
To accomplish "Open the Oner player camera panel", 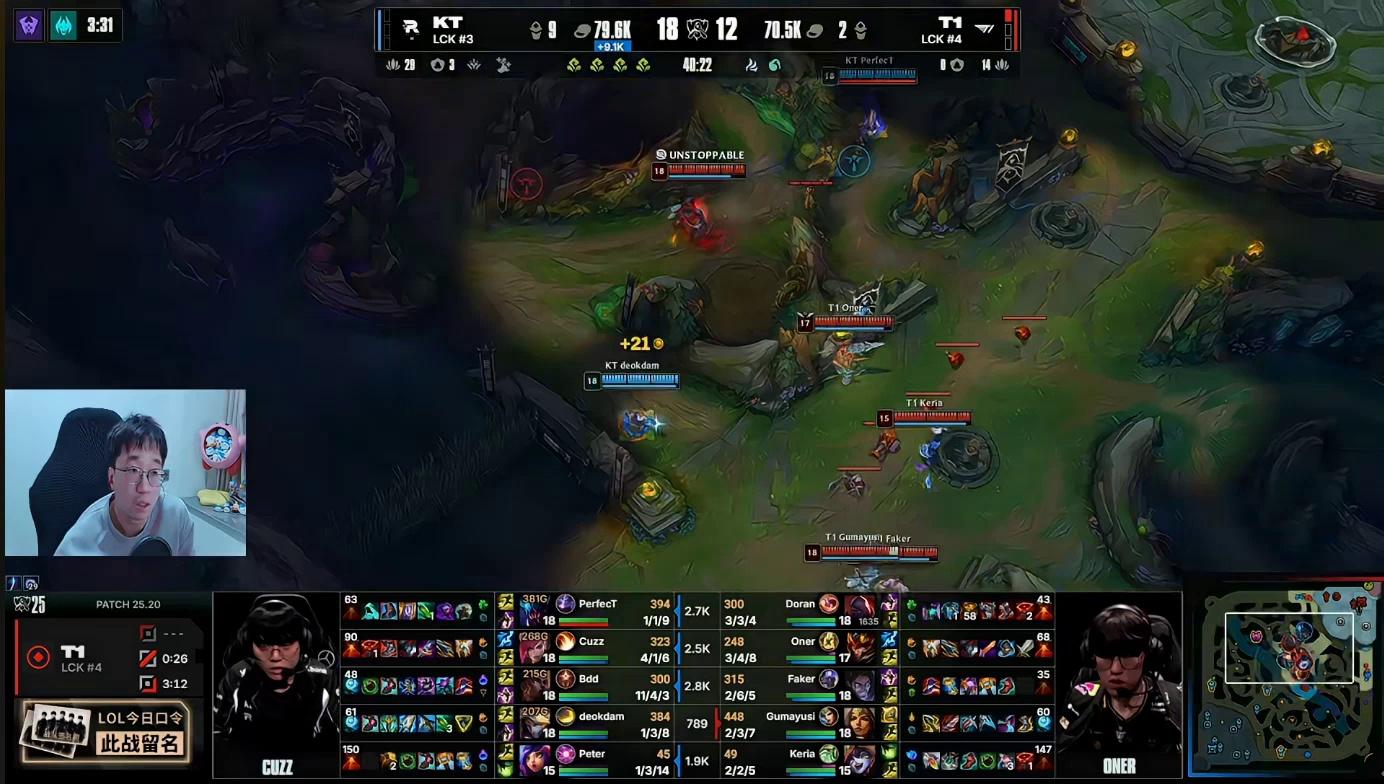I will click(1119, 685).
